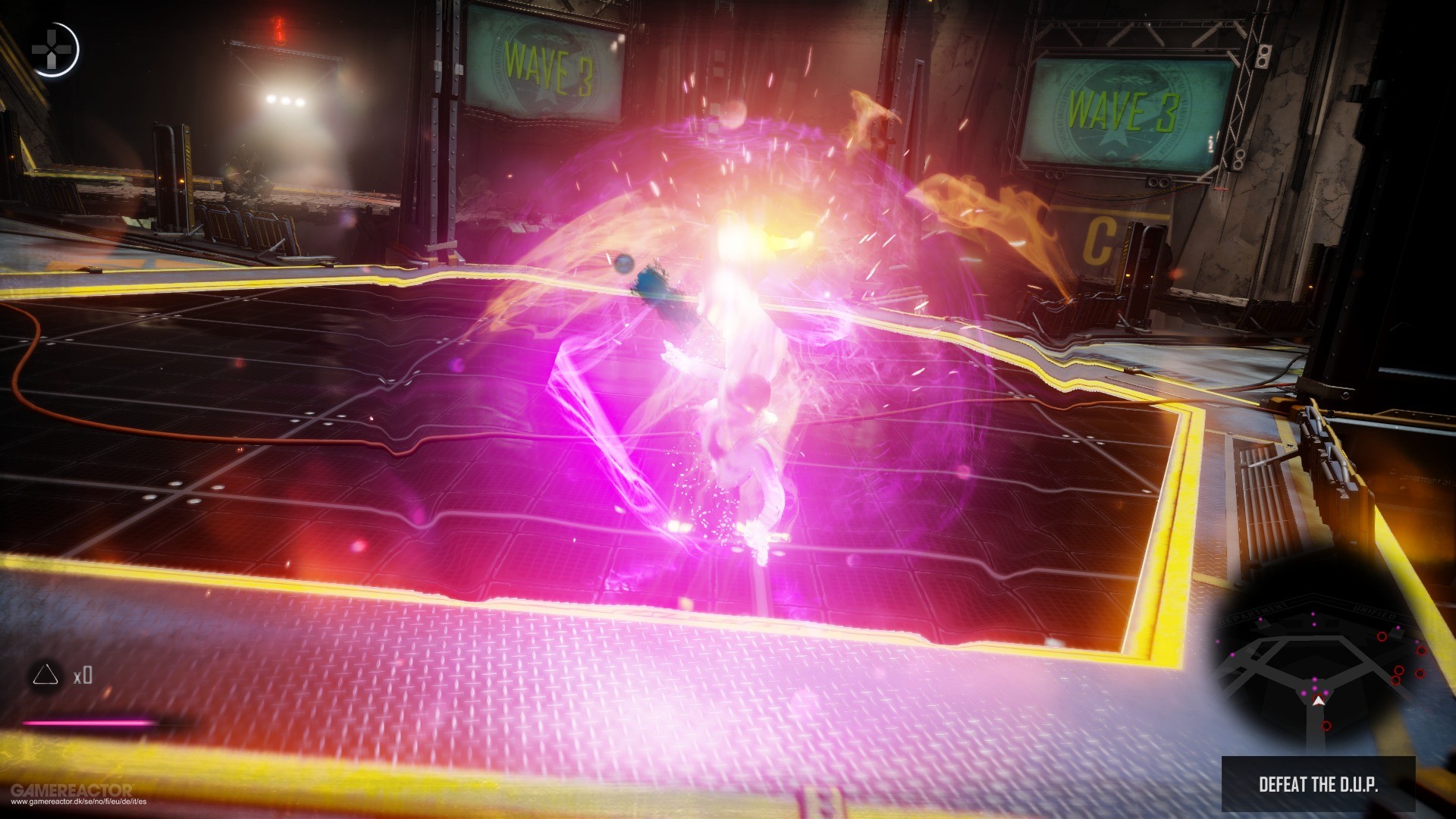The height and width of the screenshot is (819, 1456).
Task: Click a red enemy marker on the minimap
Action: [1383, 636]
